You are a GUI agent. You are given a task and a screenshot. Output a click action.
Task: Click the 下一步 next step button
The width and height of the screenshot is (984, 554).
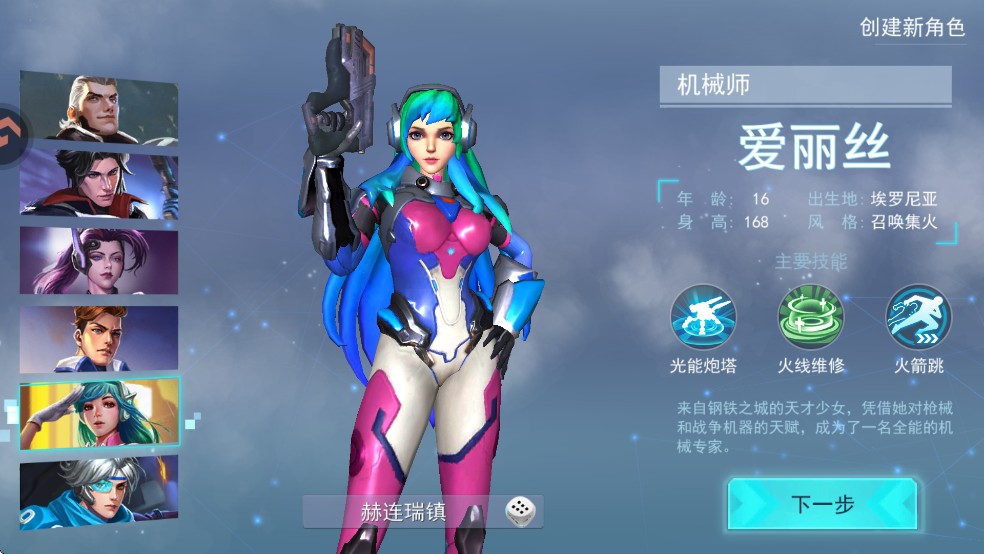(x=822, y=504)
